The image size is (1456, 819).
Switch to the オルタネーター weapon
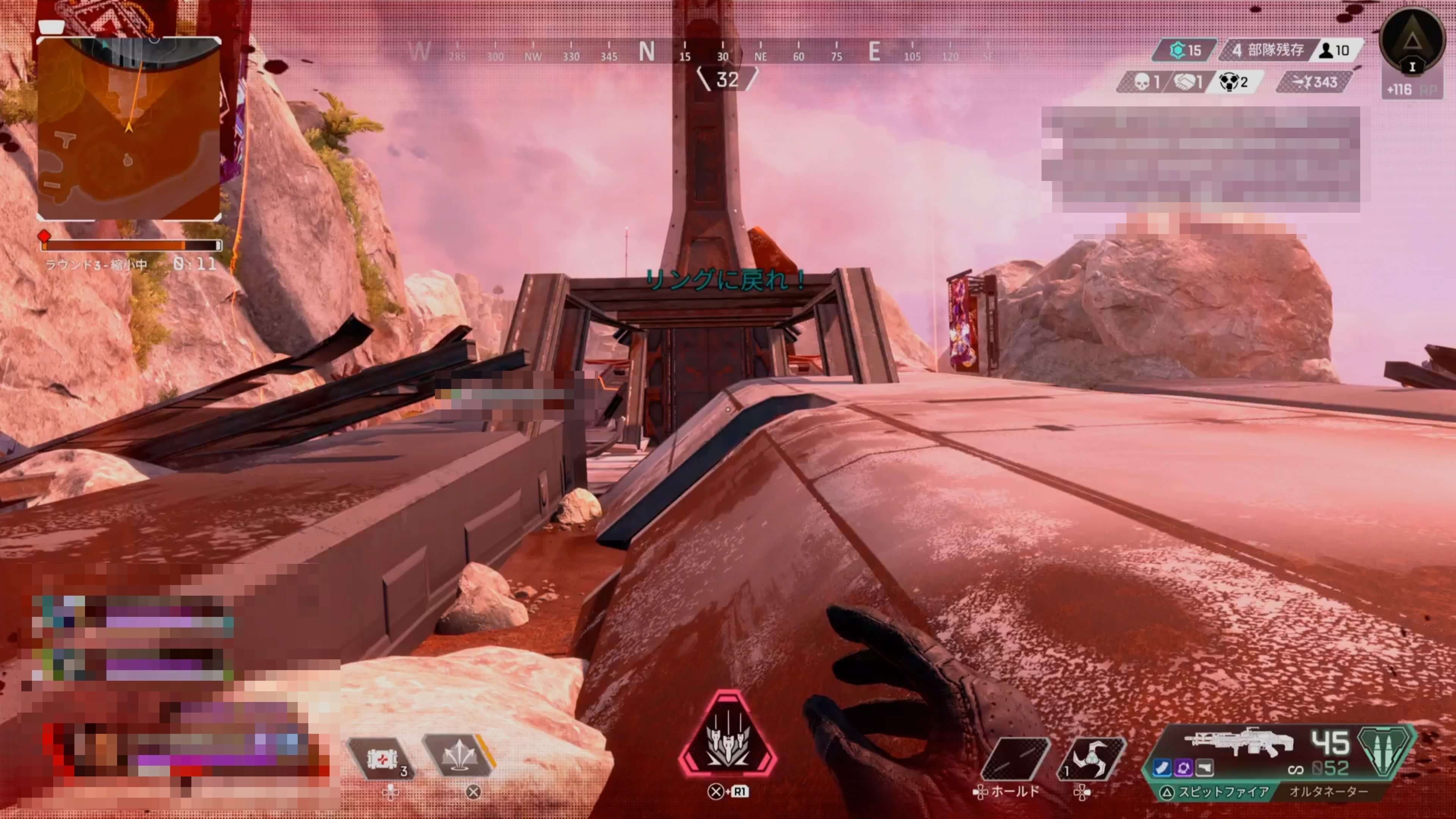tap(1328, 792)
